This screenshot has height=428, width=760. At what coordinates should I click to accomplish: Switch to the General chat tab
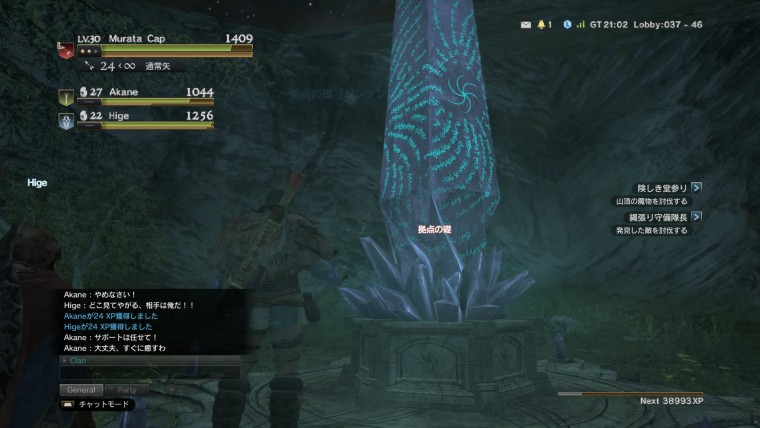[x=82, y=389]
